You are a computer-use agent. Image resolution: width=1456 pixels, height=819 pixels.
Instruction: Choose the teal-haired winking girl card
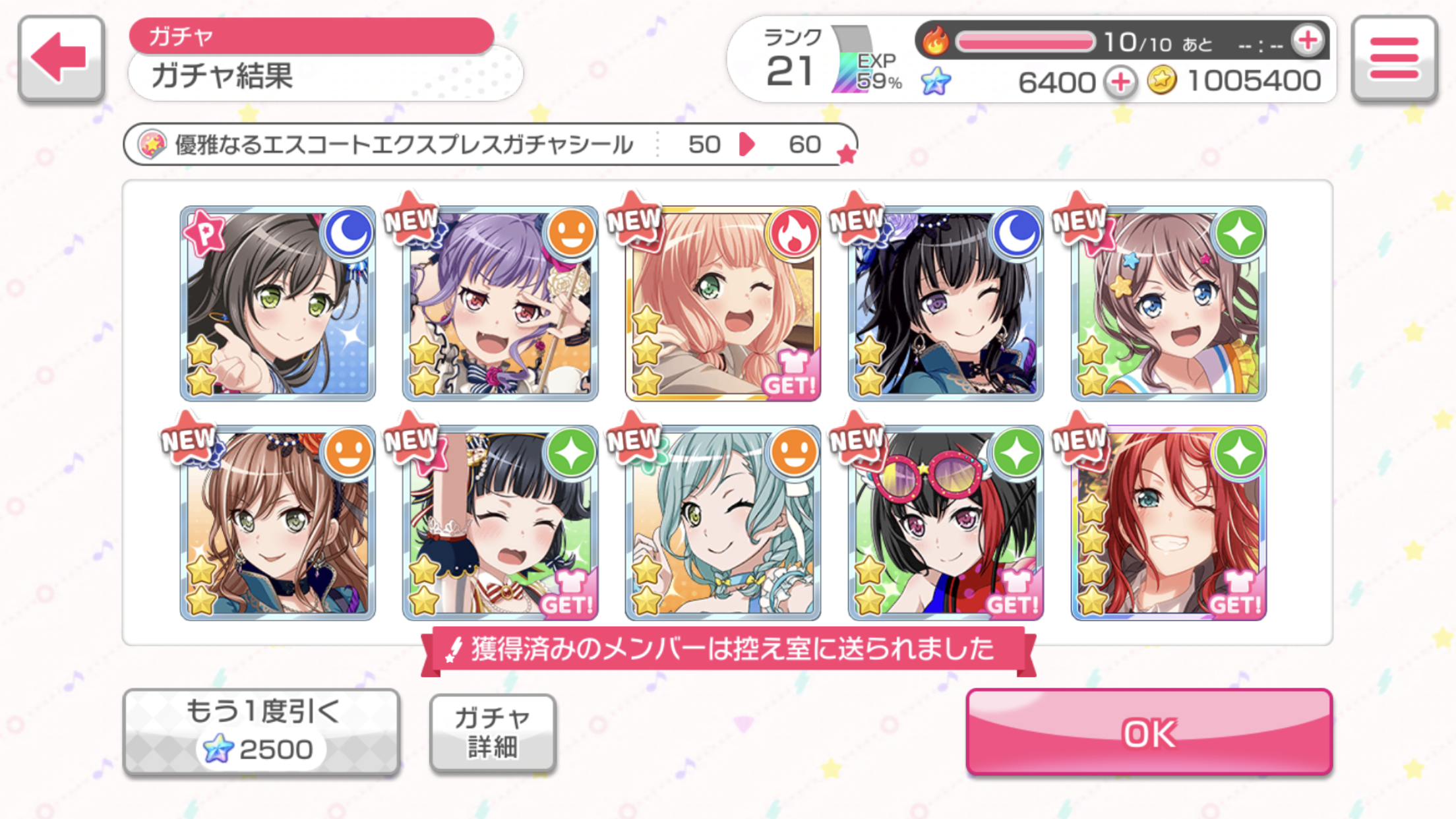pyautogui.click(x=723, y=523)
